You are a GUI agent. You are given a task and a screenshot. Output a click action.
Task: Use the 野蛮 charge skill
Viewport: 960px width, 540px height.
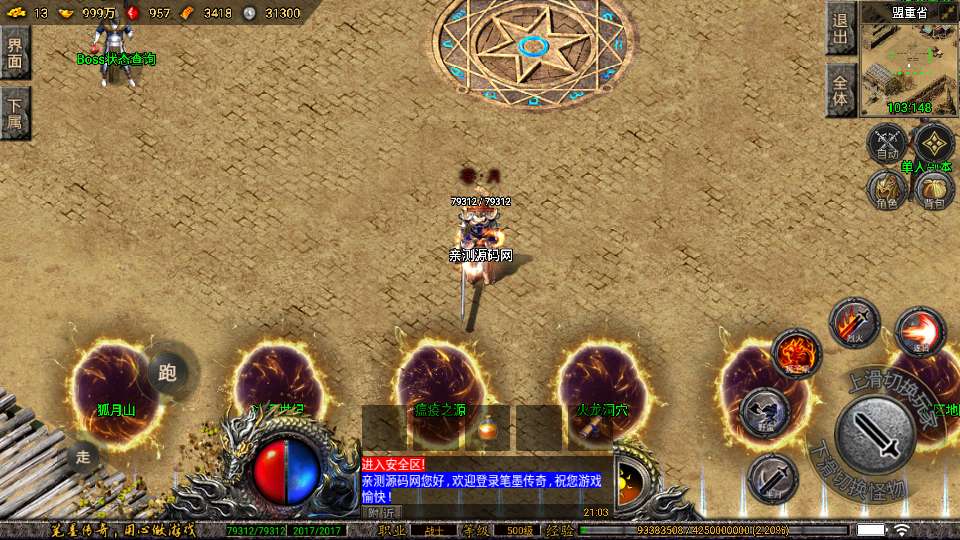pyautogui.click(x=765, y=413)
